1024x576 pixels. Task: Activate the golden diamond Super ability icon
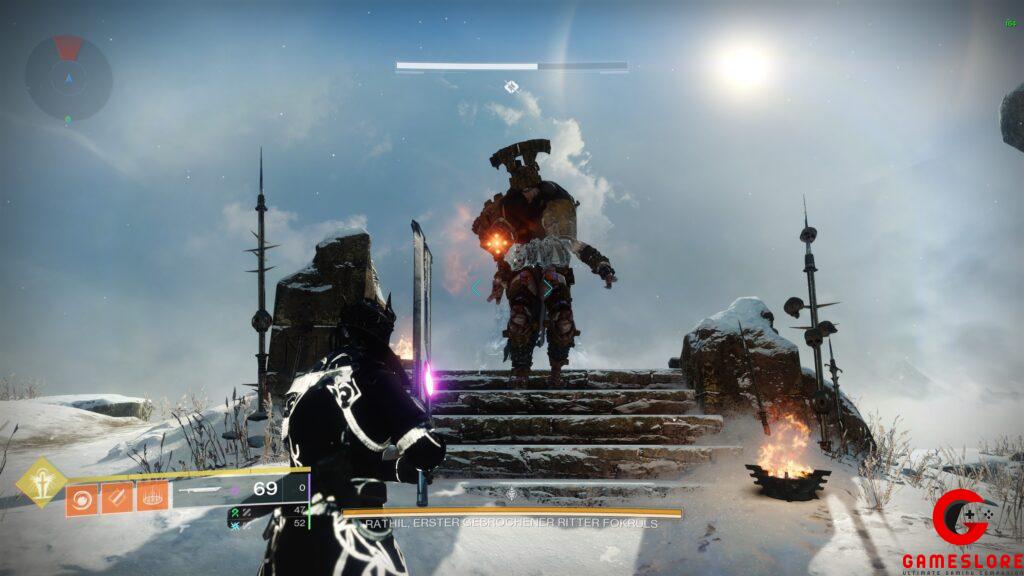click(x=42, y=483)
